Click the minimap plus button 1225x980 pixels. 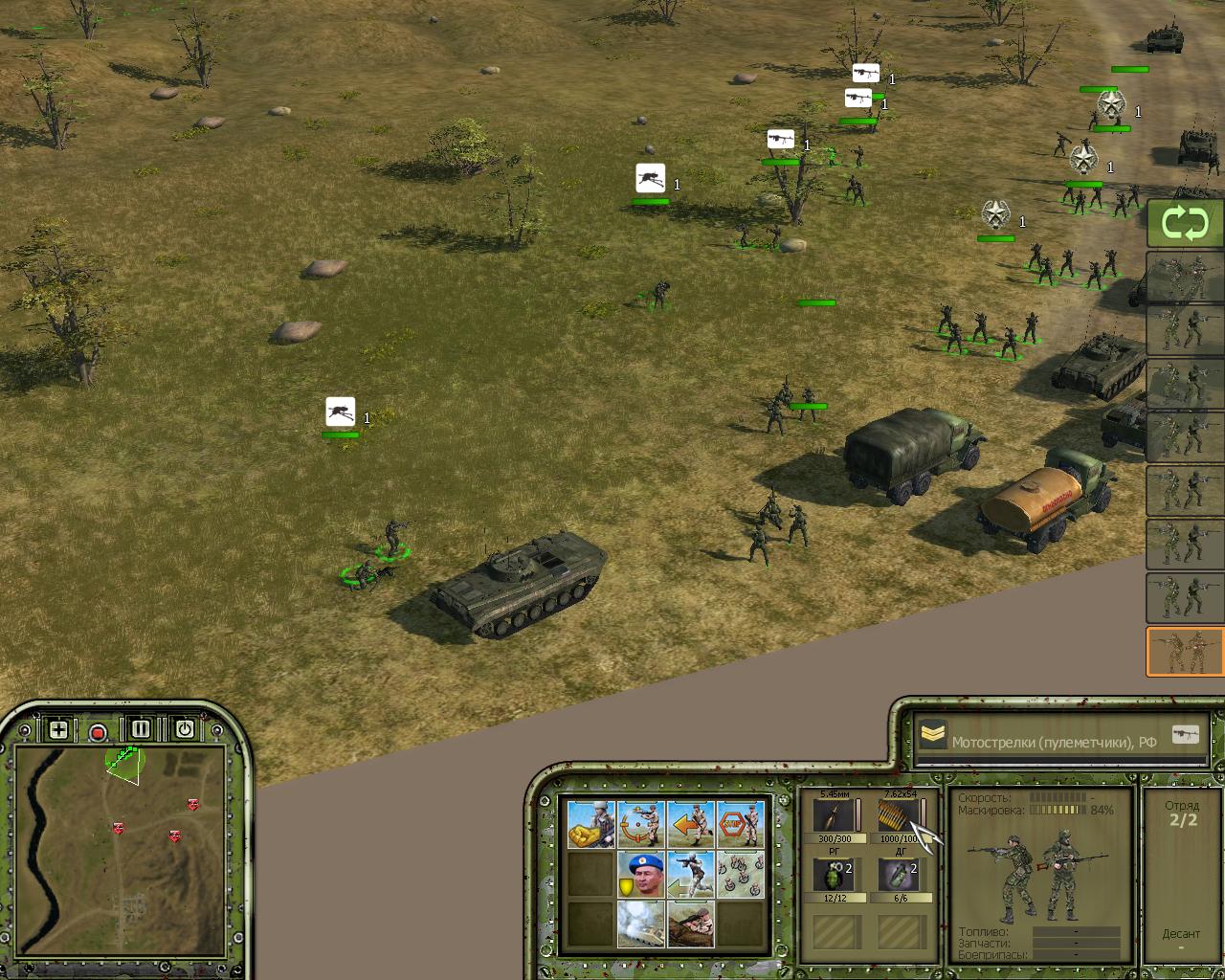coord(58,730)
